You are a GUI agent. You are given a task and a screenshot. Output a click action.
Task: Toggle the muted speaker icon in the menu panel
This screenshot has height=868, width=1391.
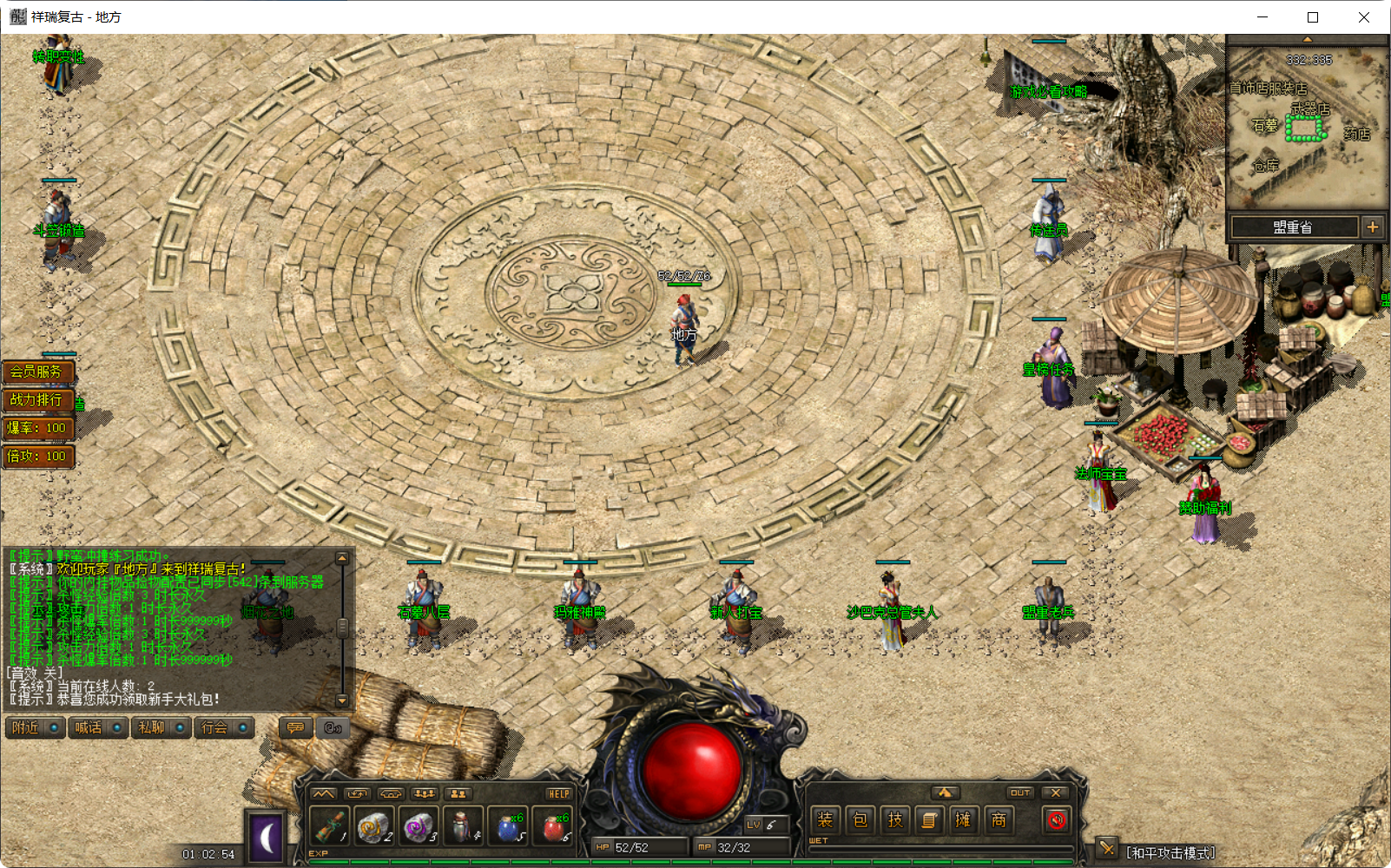click(x=1056, y=820)
